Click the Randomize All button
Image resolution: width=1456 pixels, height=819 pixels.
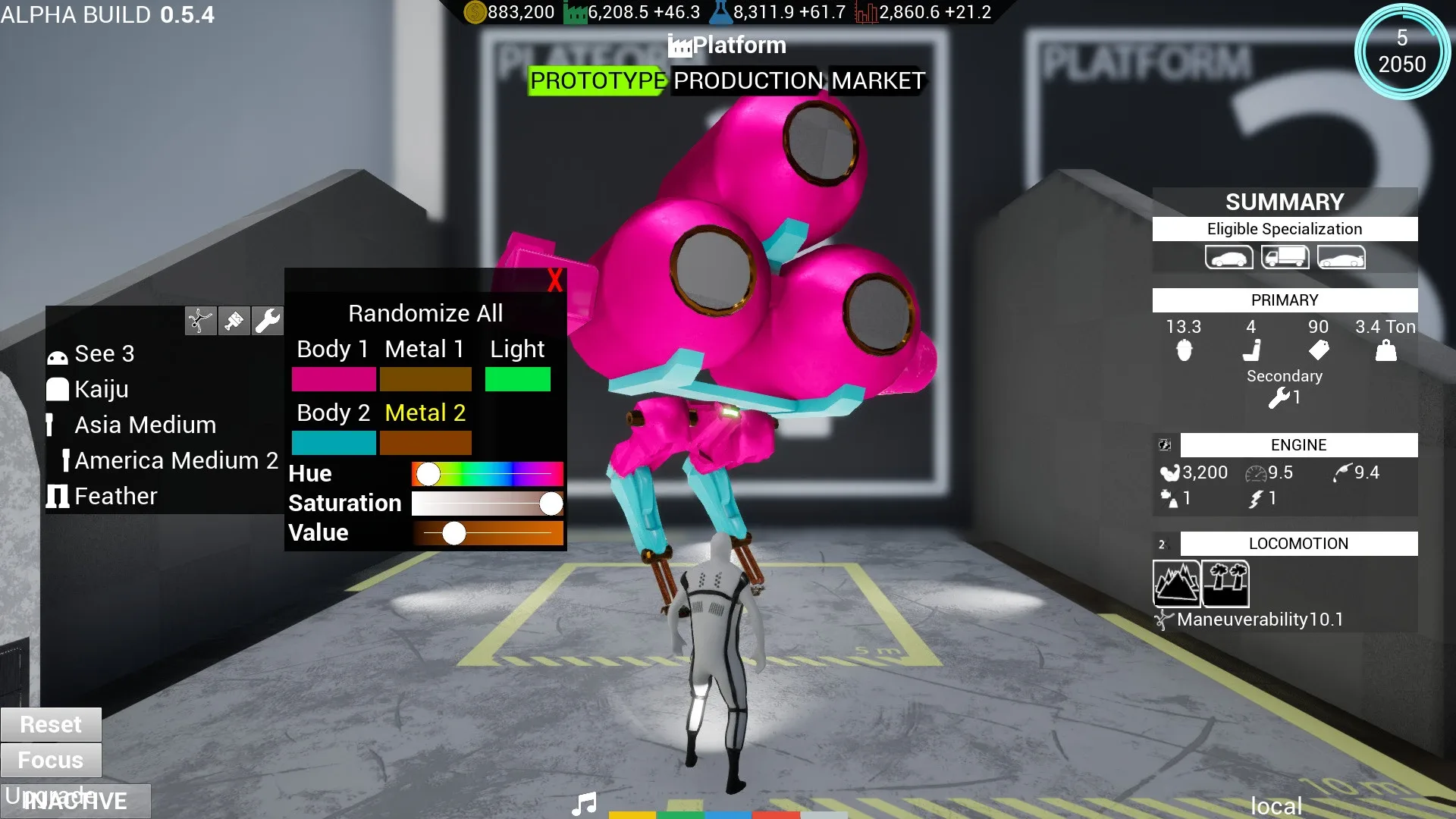click(425, 312)
